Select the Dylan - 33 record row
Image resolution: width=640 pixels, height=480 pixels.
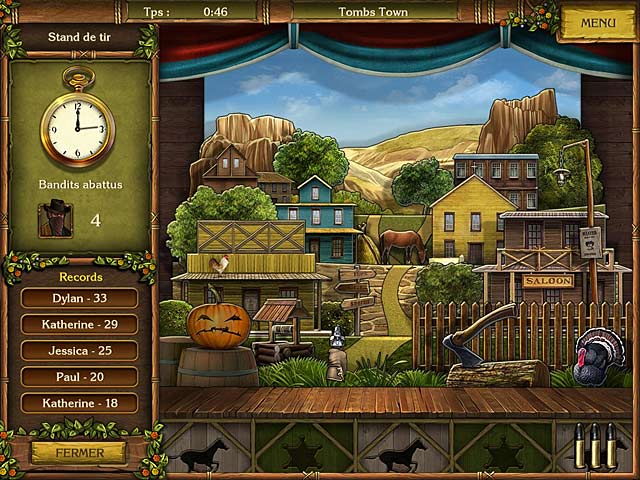click(80, 298)
